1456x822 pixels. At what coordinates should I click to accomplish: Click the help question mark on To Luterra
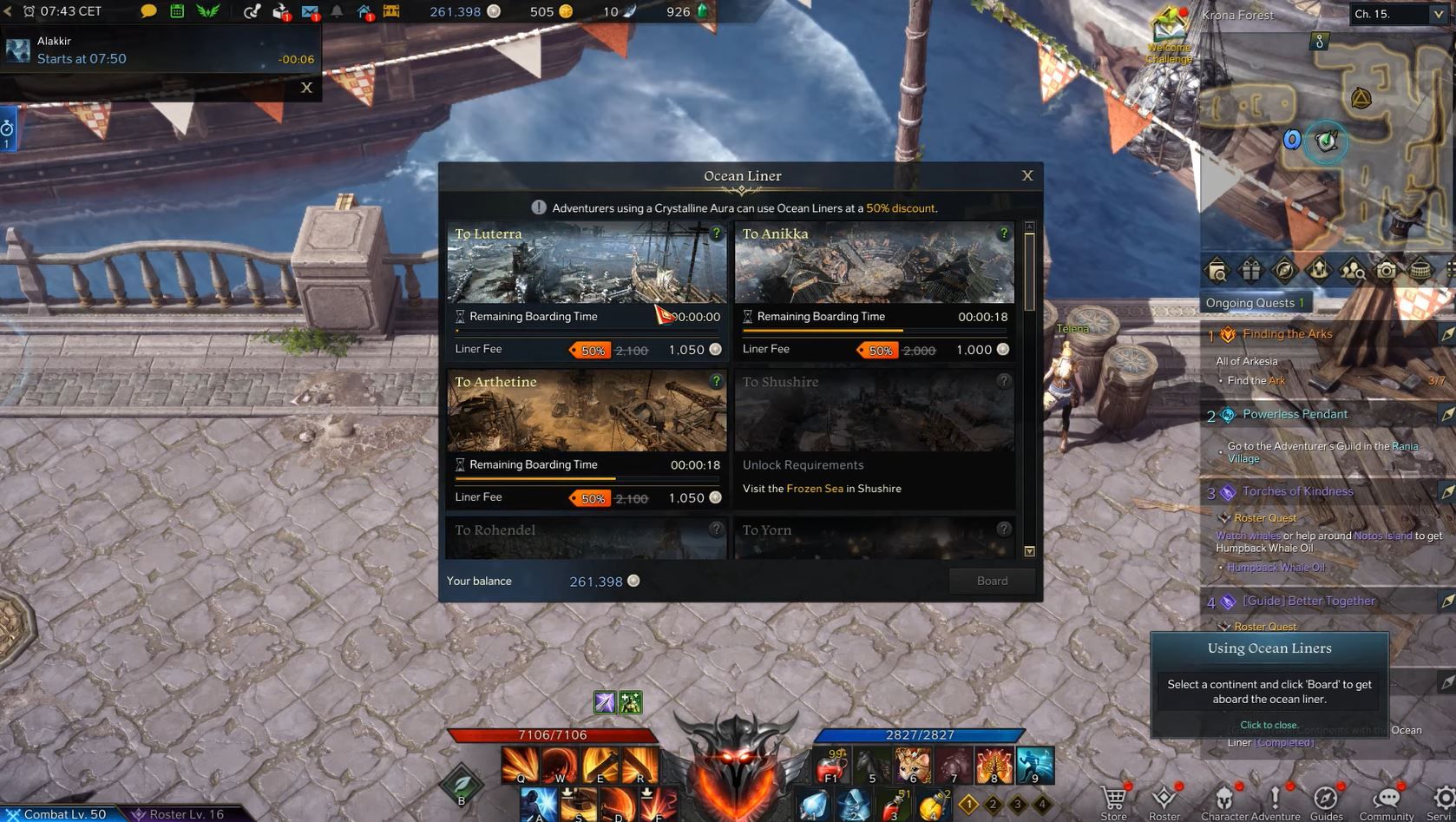pyautogui.click(x=716, y=233)
